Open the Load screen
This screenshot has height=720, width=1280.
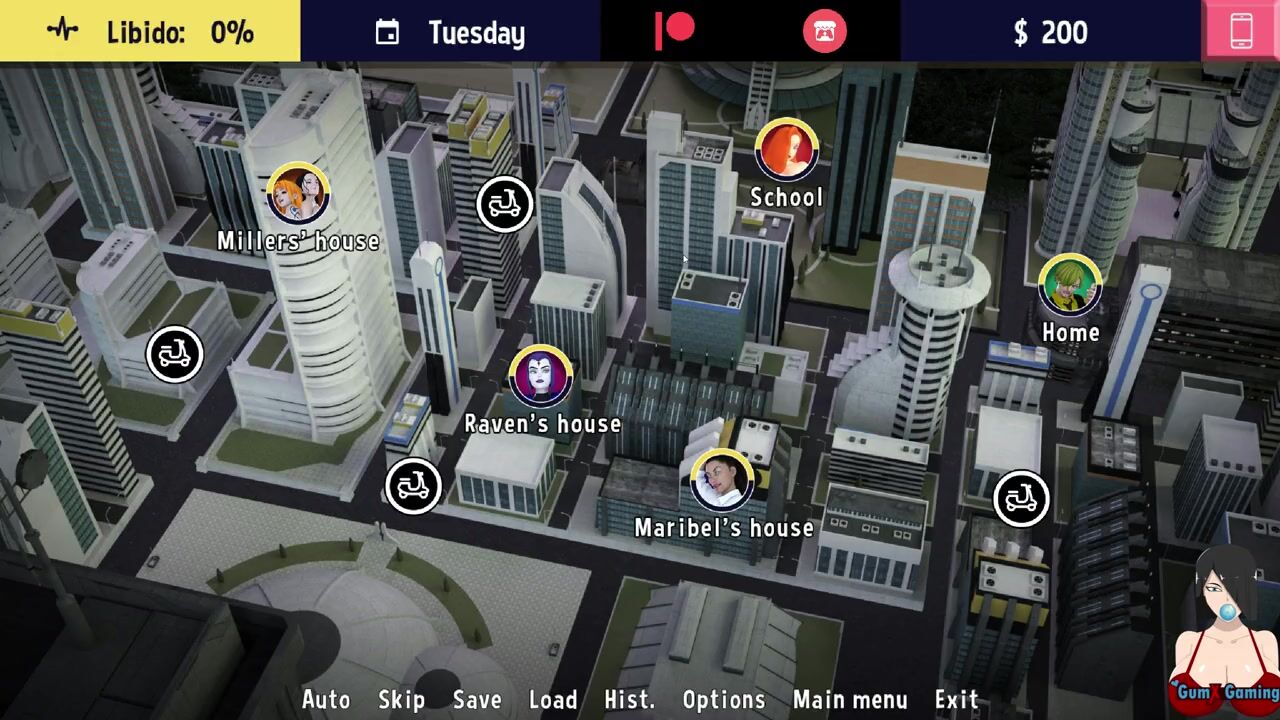coord(553,699)
